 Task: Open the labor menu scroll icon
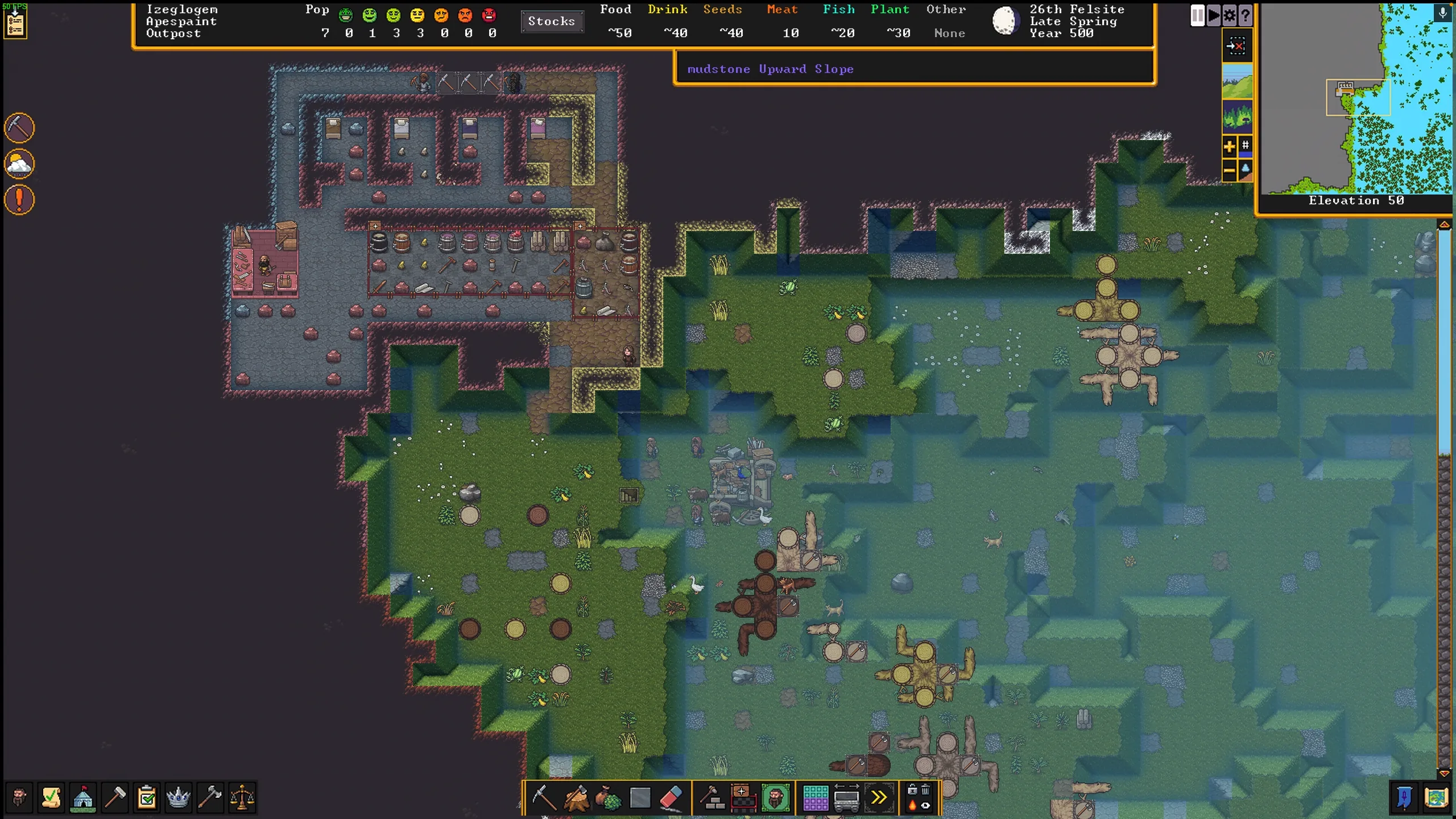pos(51,797)
